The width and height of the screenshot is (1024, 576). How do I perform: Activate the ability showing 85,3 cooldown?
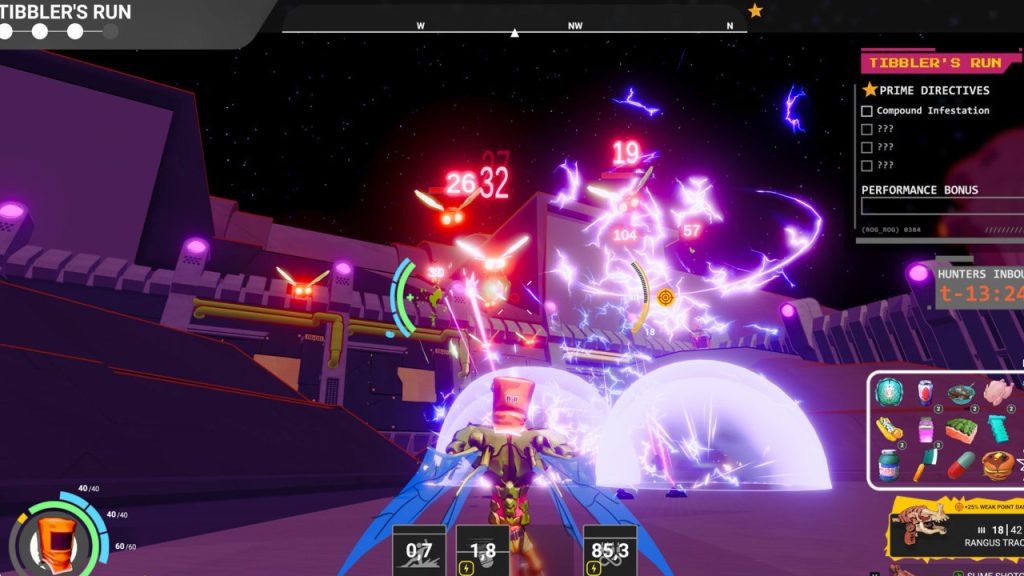609,551
